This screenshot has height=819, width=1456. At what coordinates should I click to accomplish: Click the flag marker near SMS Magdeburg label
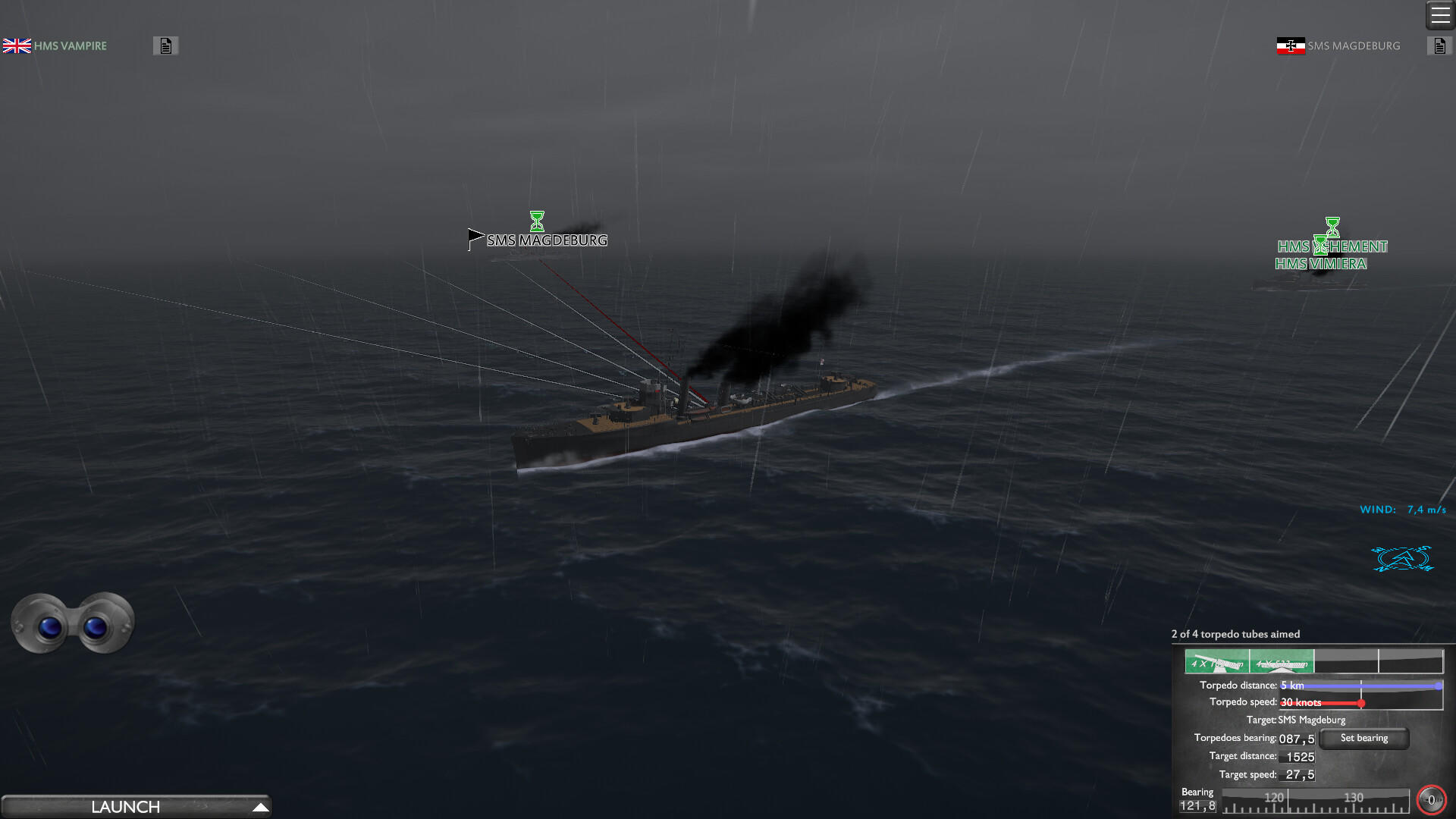pos(474,237)
